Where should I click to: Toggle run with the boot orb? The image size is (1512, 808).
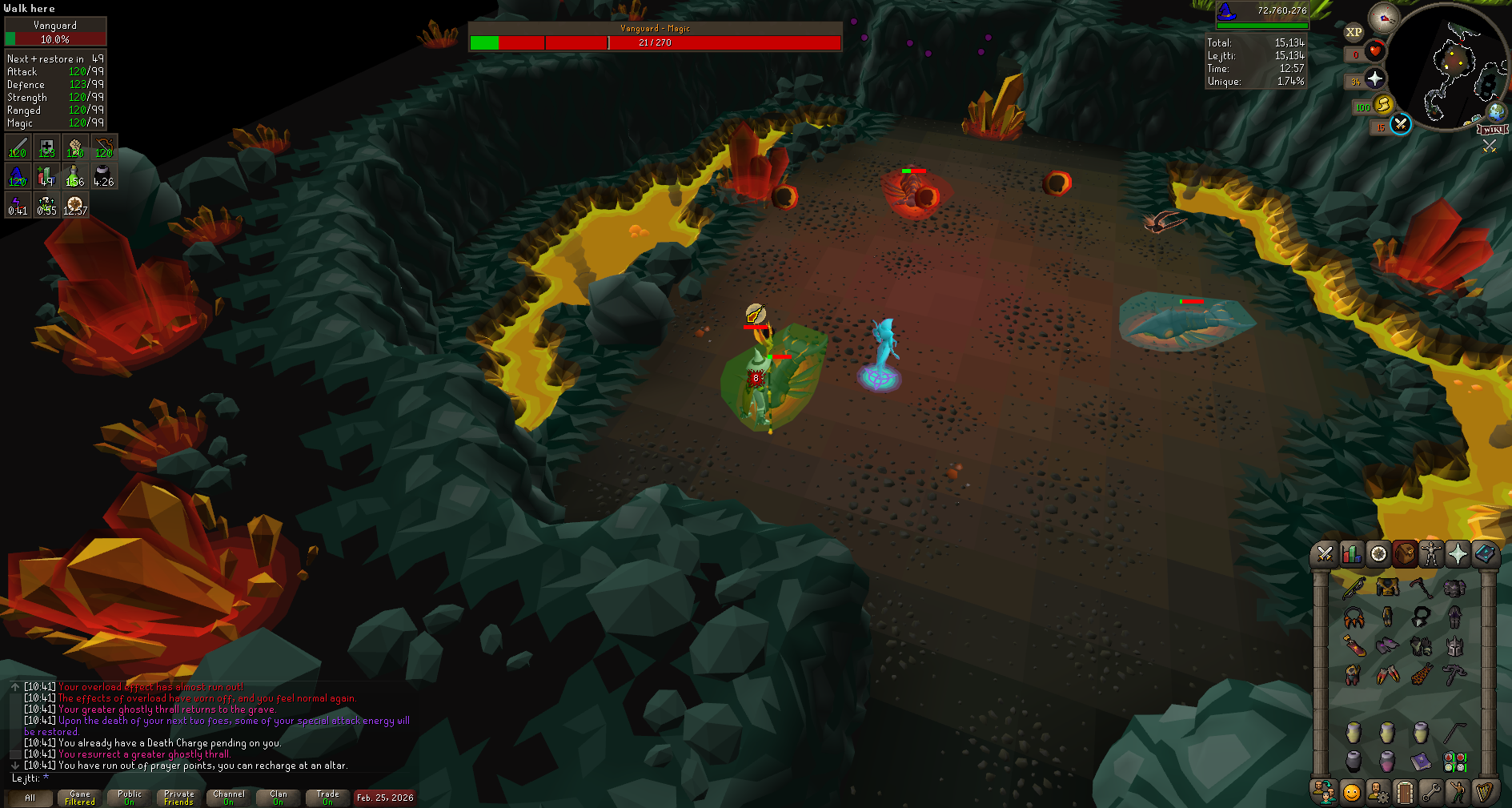pyautogui.click(x=1382, y=105)
